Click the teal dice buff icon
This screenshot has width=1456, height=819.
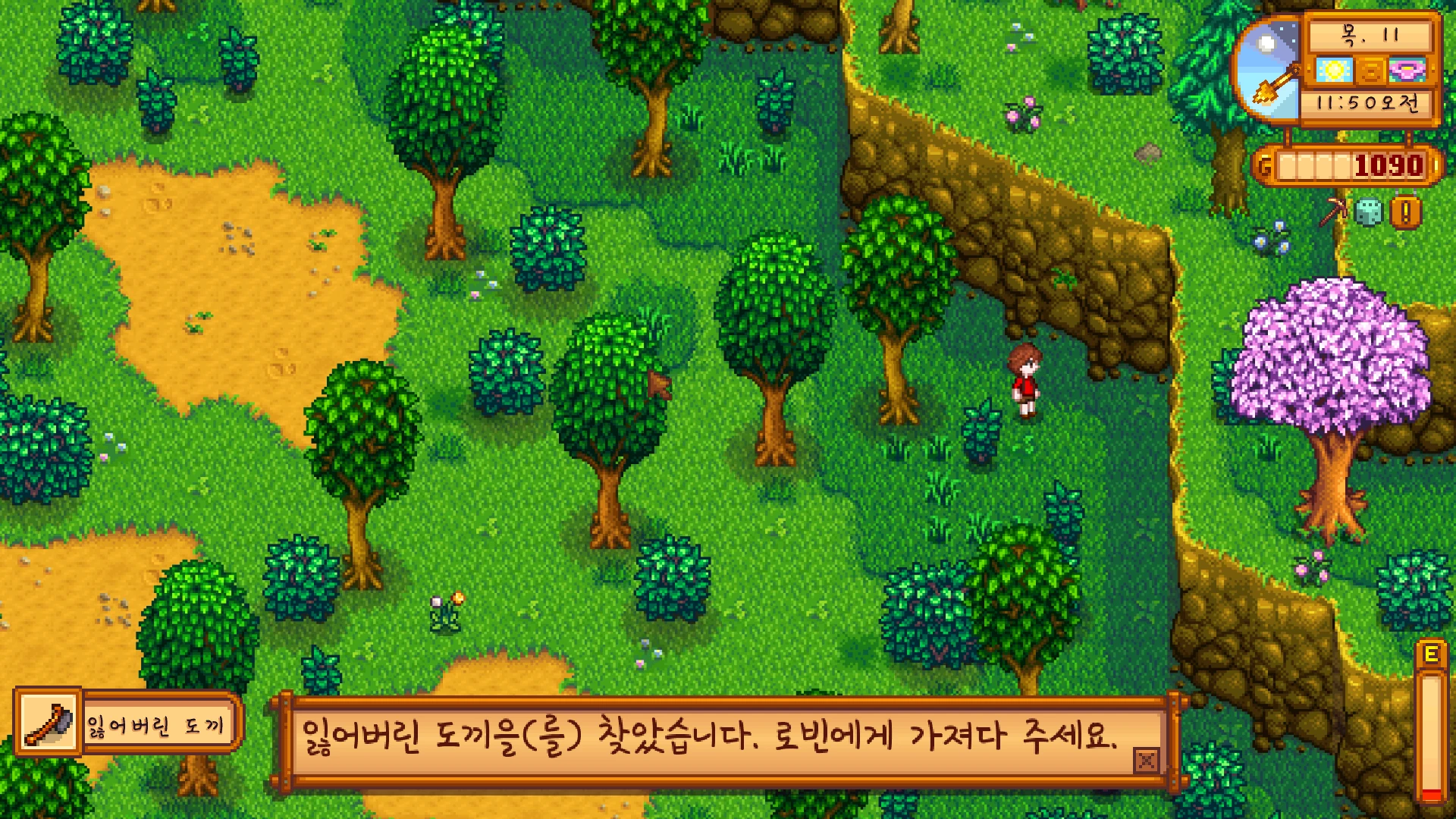1368,213
